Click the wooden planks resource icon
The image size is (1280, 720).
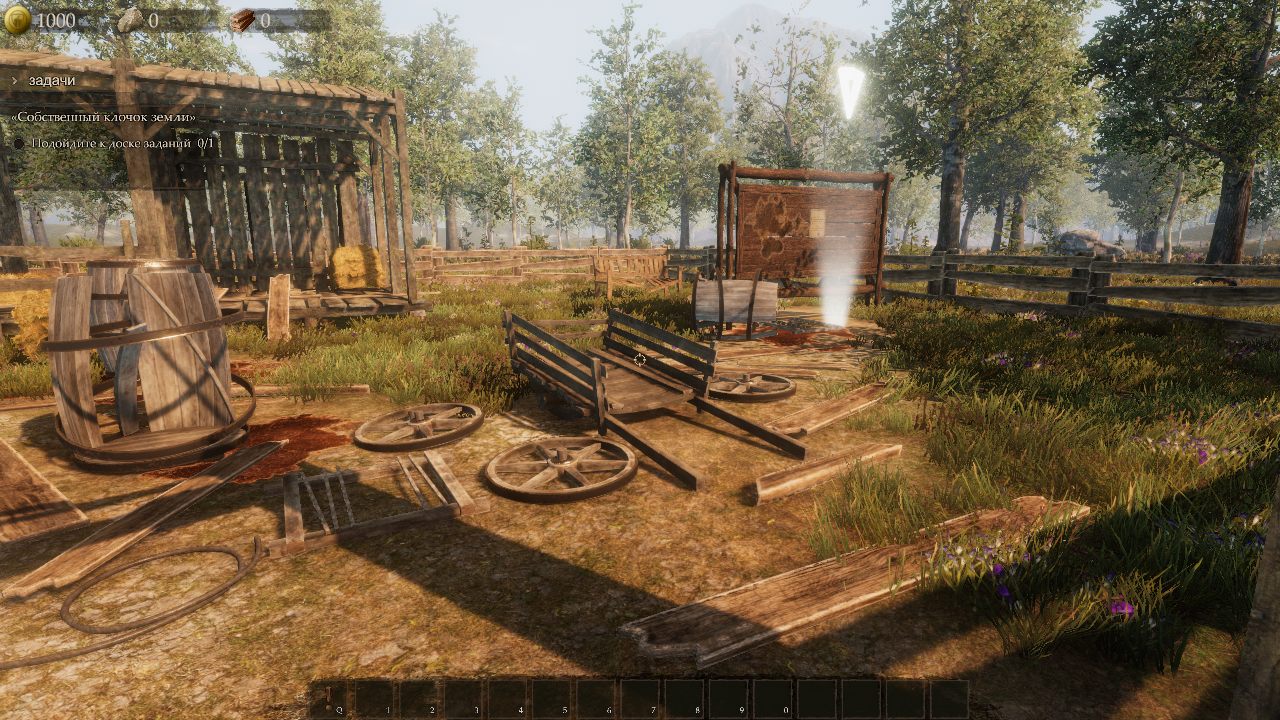(x=243, y=19)
